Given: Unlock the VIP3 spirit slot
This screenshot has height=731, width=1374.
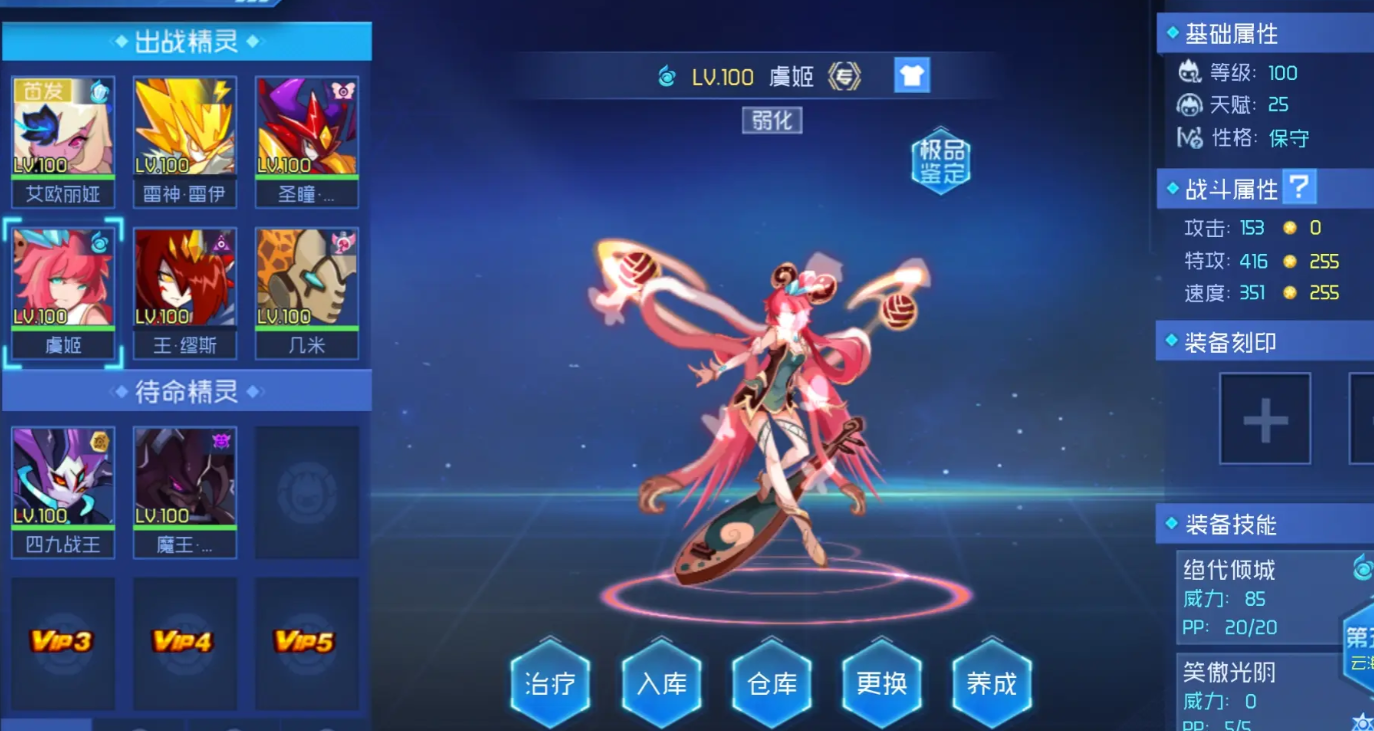Looking at the screenshot, I should [x=62, y=641].
